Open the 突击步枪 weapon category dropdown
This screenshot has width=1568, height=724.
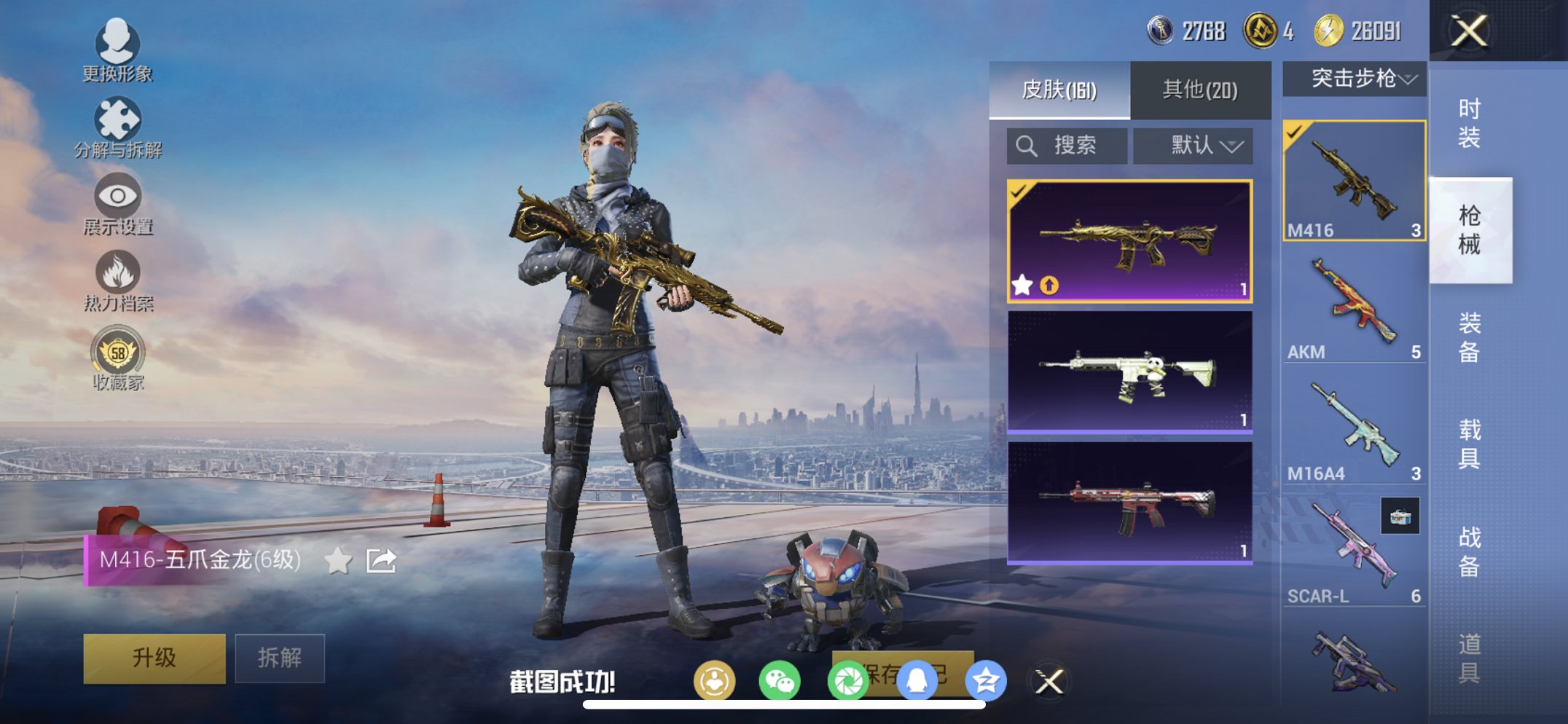point(1353,79)
